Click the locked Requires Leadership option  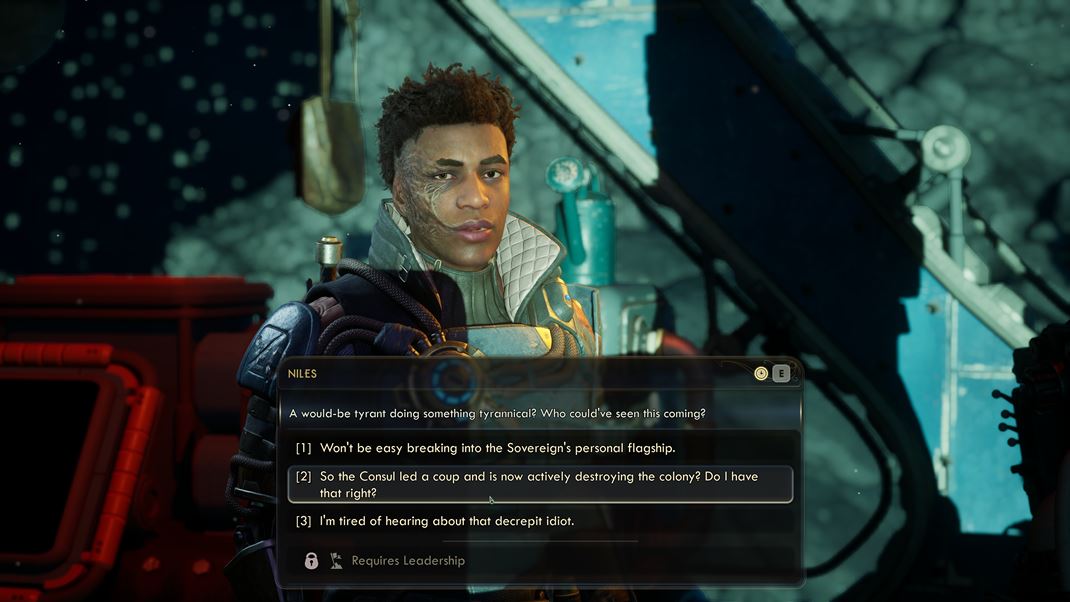coord(408,561)
